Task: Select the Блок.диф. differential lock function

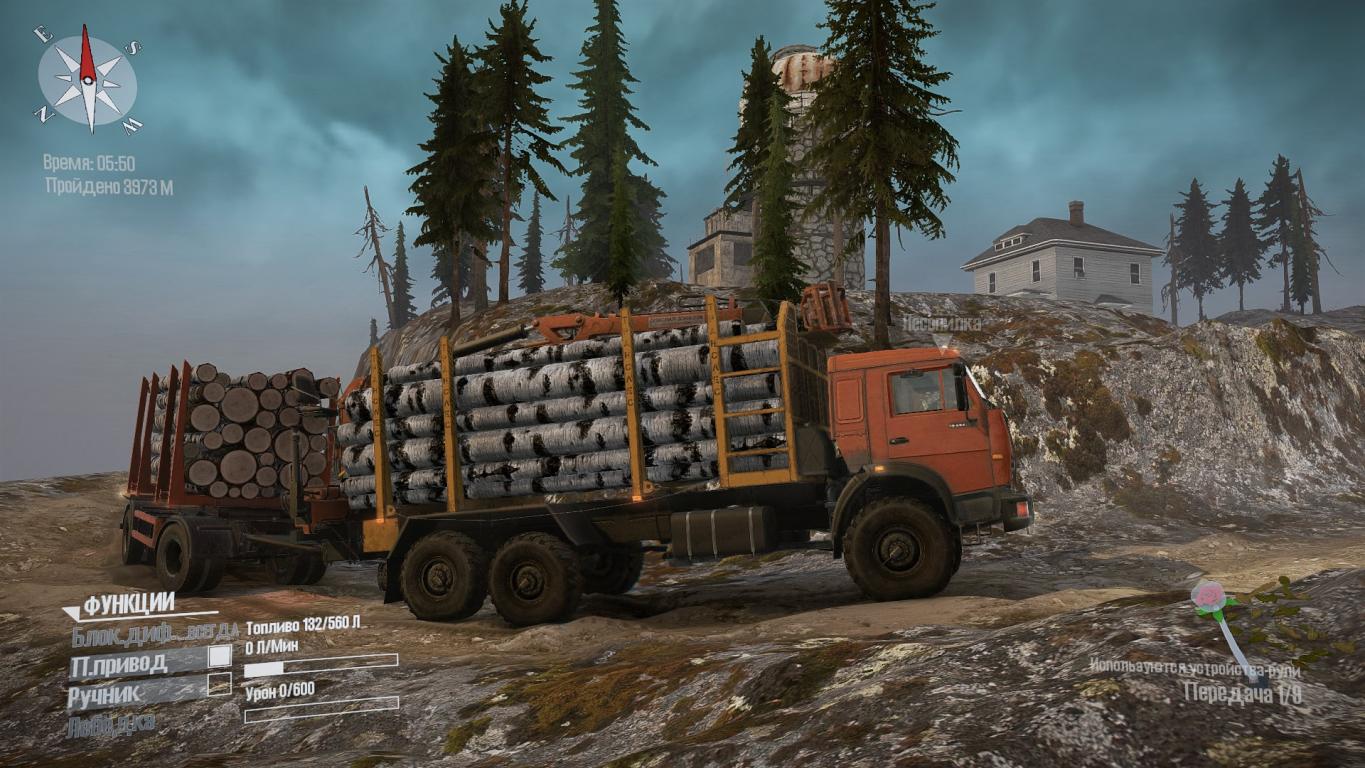Action: click(155, 632)
